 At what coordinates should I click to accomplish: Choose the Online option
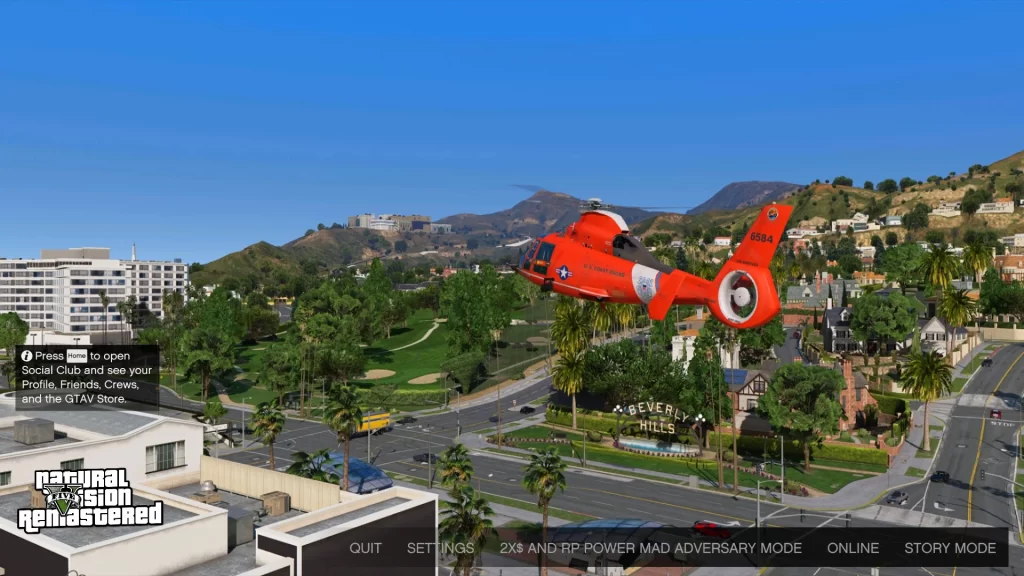coord(853,548)
